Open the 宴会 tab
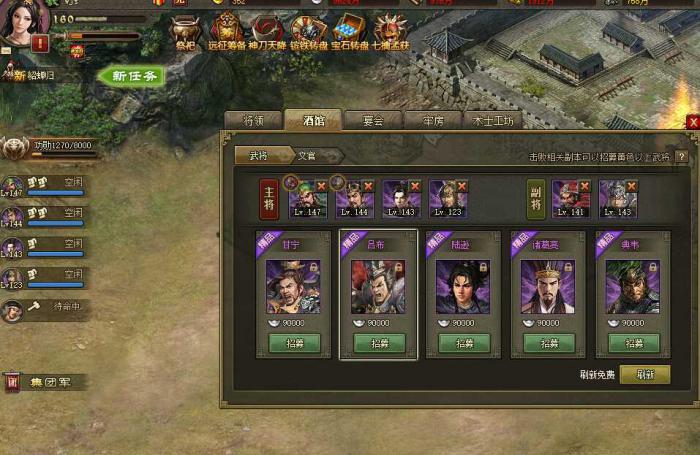The height and width of the screenshot is (455, 700). (373, 120)
